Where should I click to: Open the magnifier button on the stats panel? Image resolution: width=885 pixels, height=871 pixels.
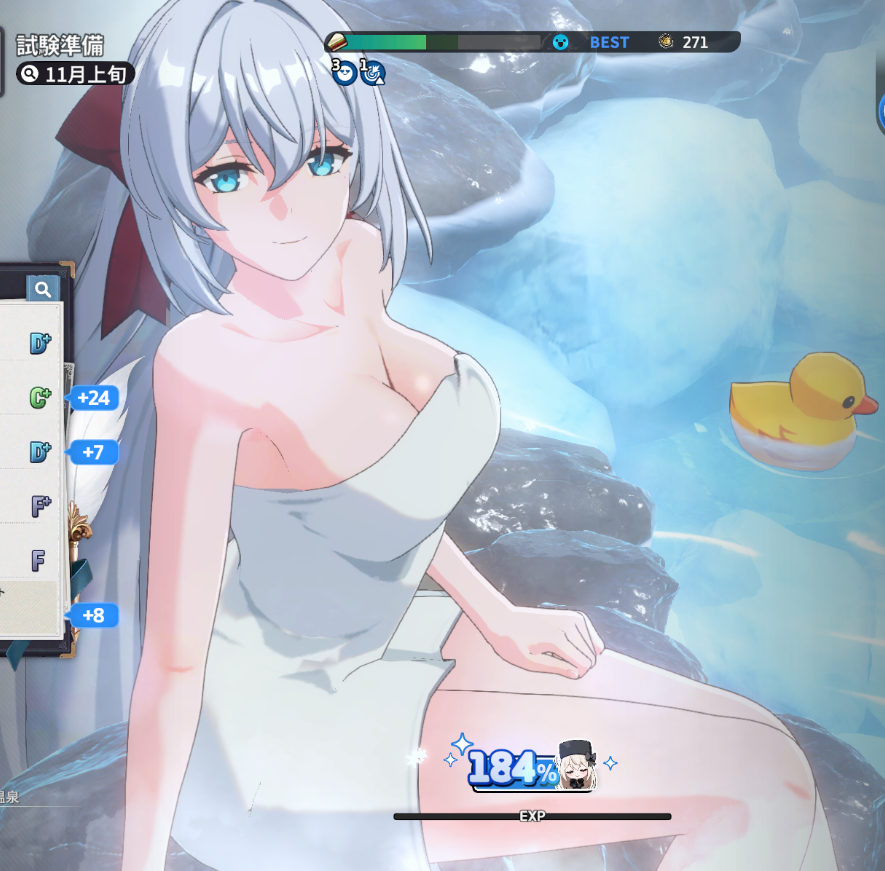point(43,290)
